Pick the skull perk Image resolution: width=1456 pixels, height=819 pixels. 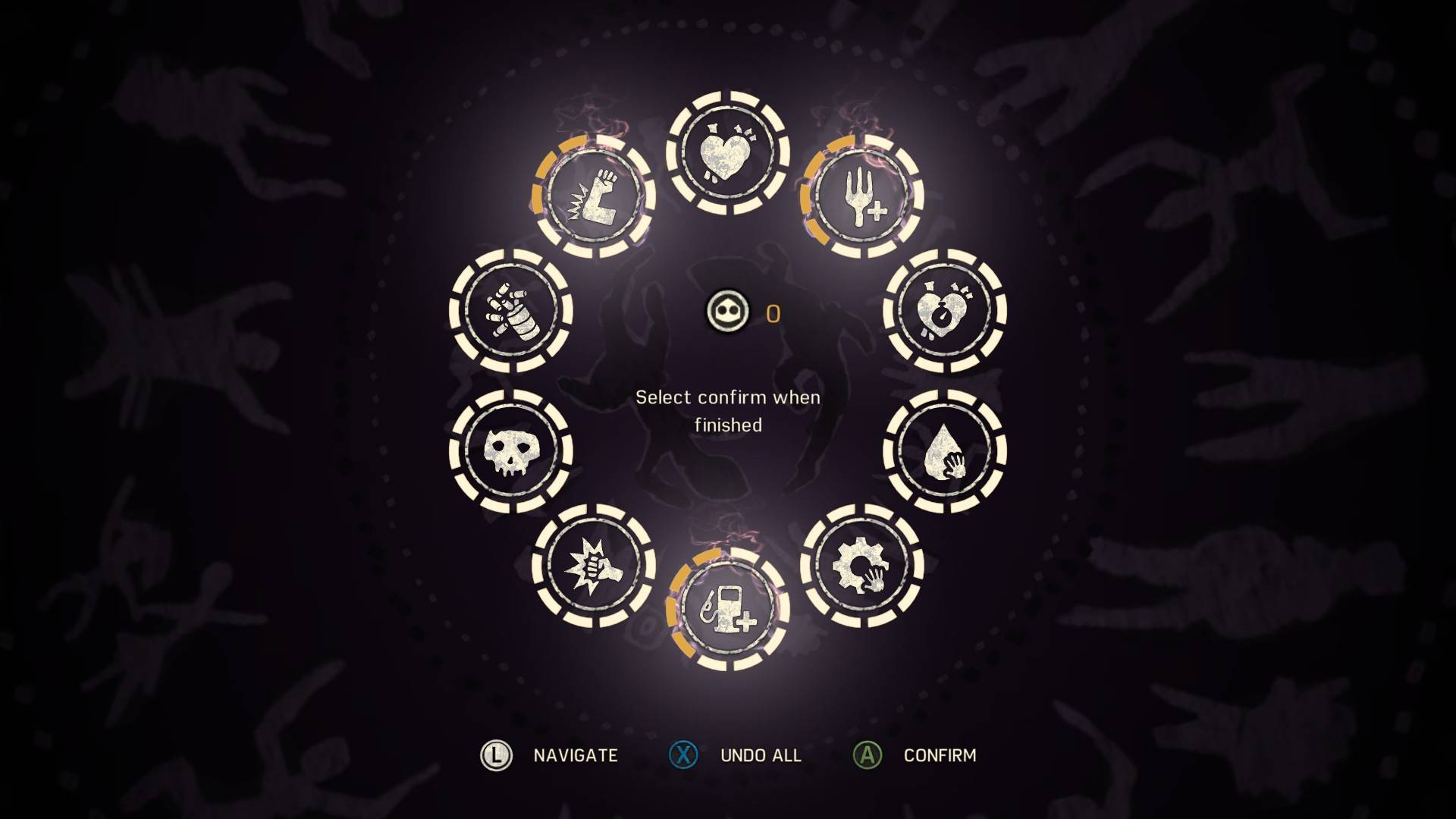click(x=510, y=452)
